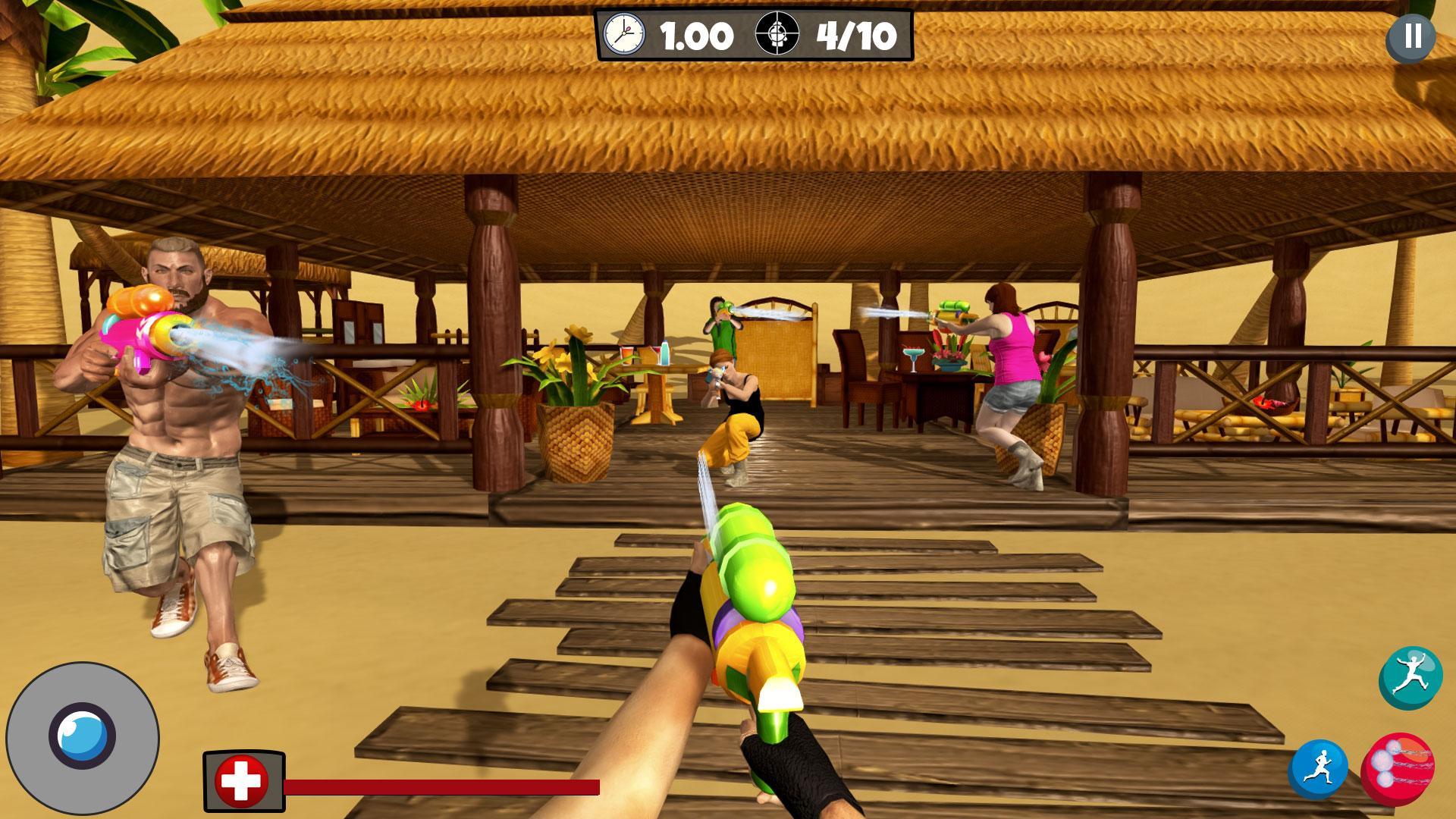This screenshot has height=819, width=1456.
Task: Use the red cross health kit
Action: point(242,782)
